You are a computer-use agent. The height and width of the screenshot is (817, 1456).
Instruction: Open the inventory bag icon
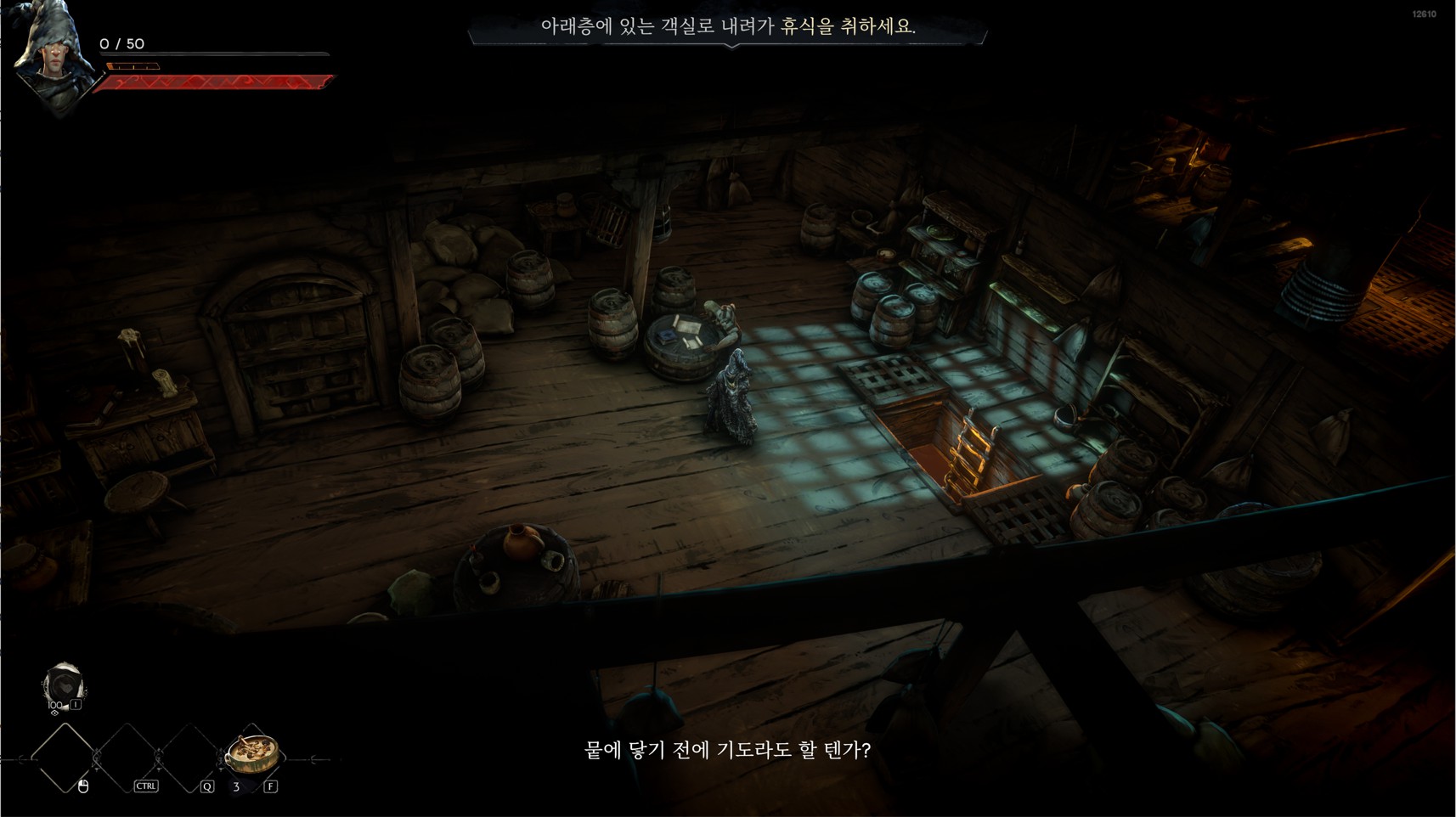pyautogui.click(x=63, y=685)
